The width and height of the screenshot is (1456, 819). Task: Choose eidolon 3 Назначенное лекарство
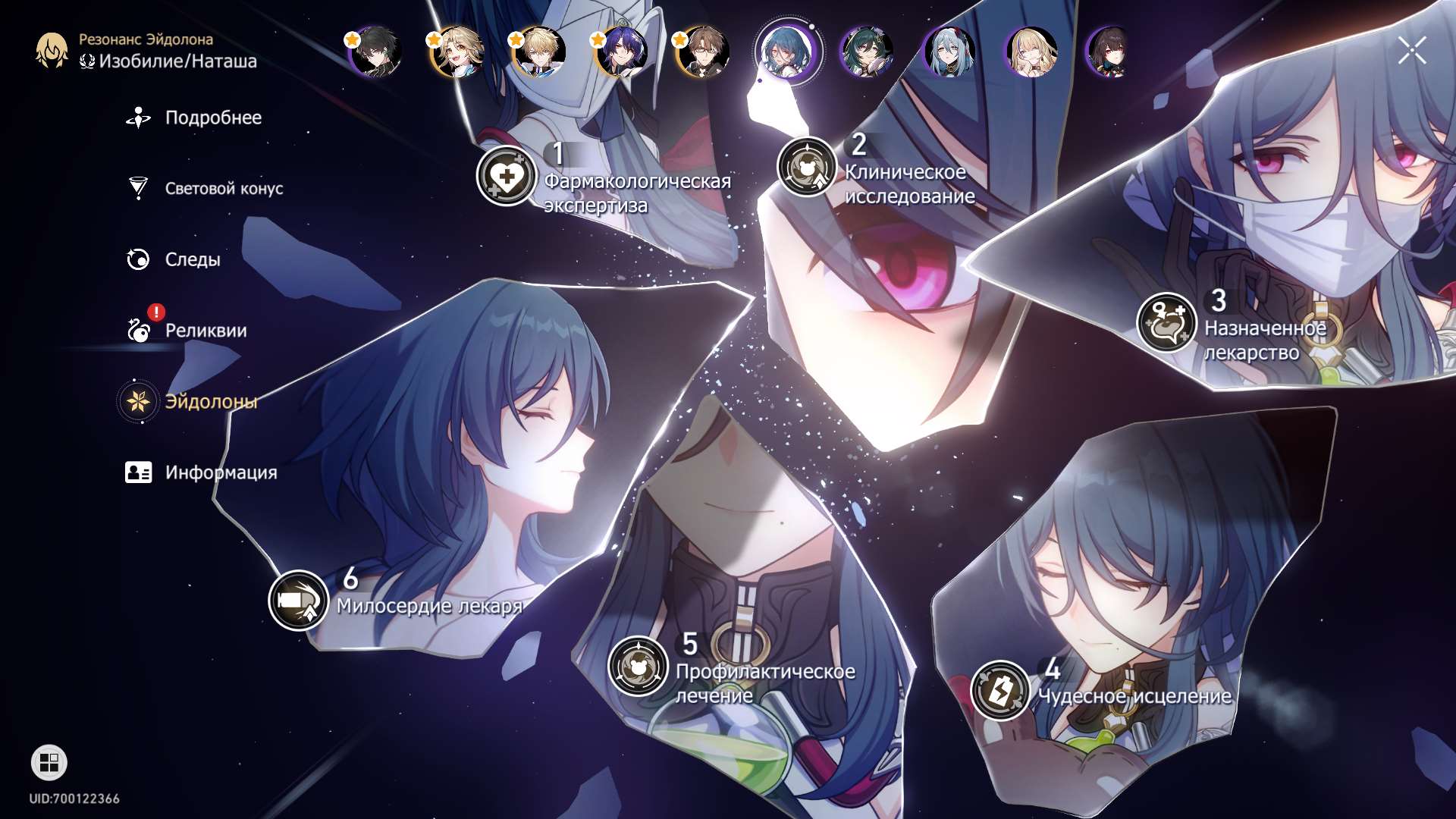[1166, 322]
